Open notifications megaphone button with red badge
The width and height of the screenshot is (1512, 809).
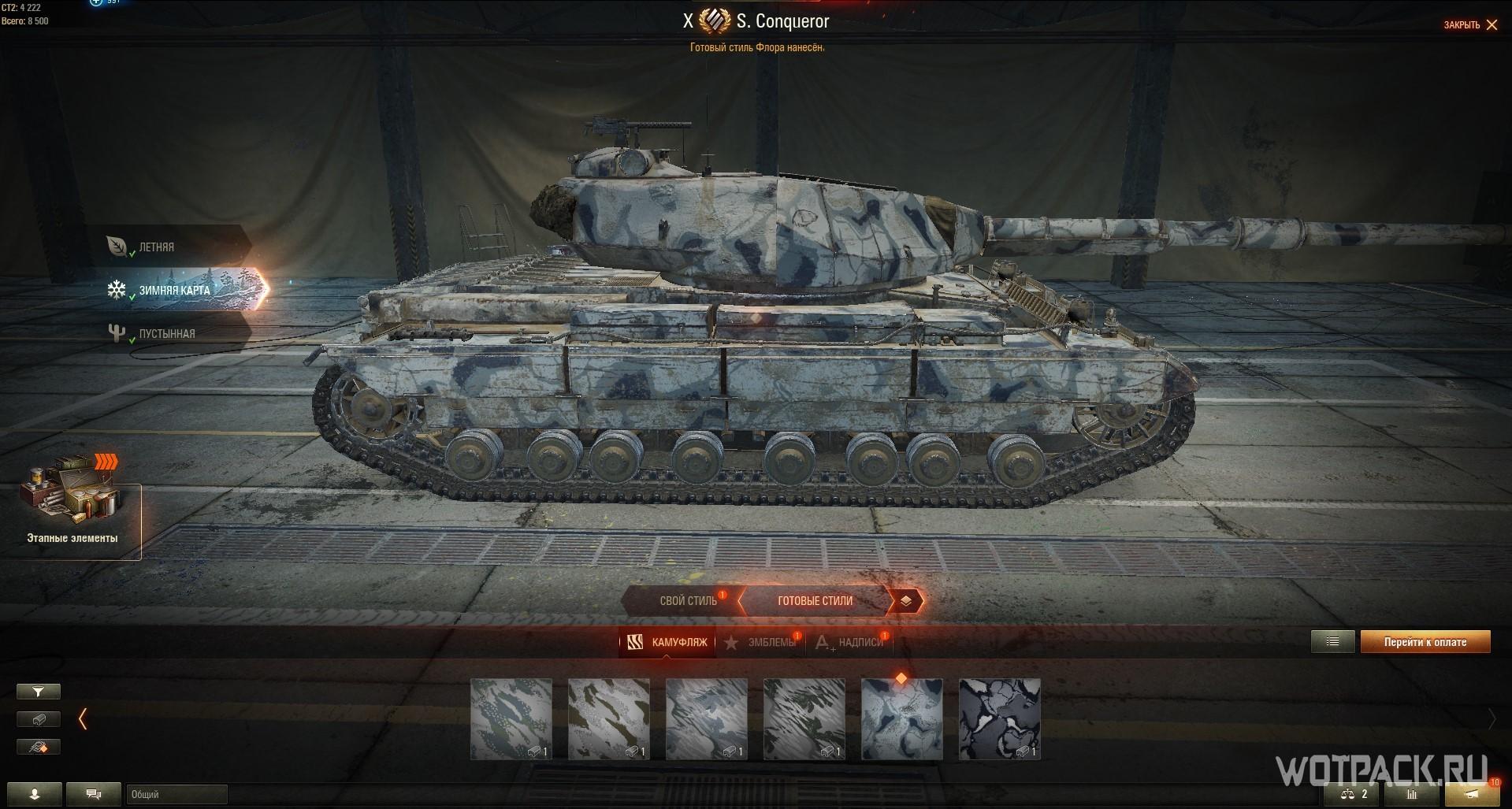tap(1472, 794)
